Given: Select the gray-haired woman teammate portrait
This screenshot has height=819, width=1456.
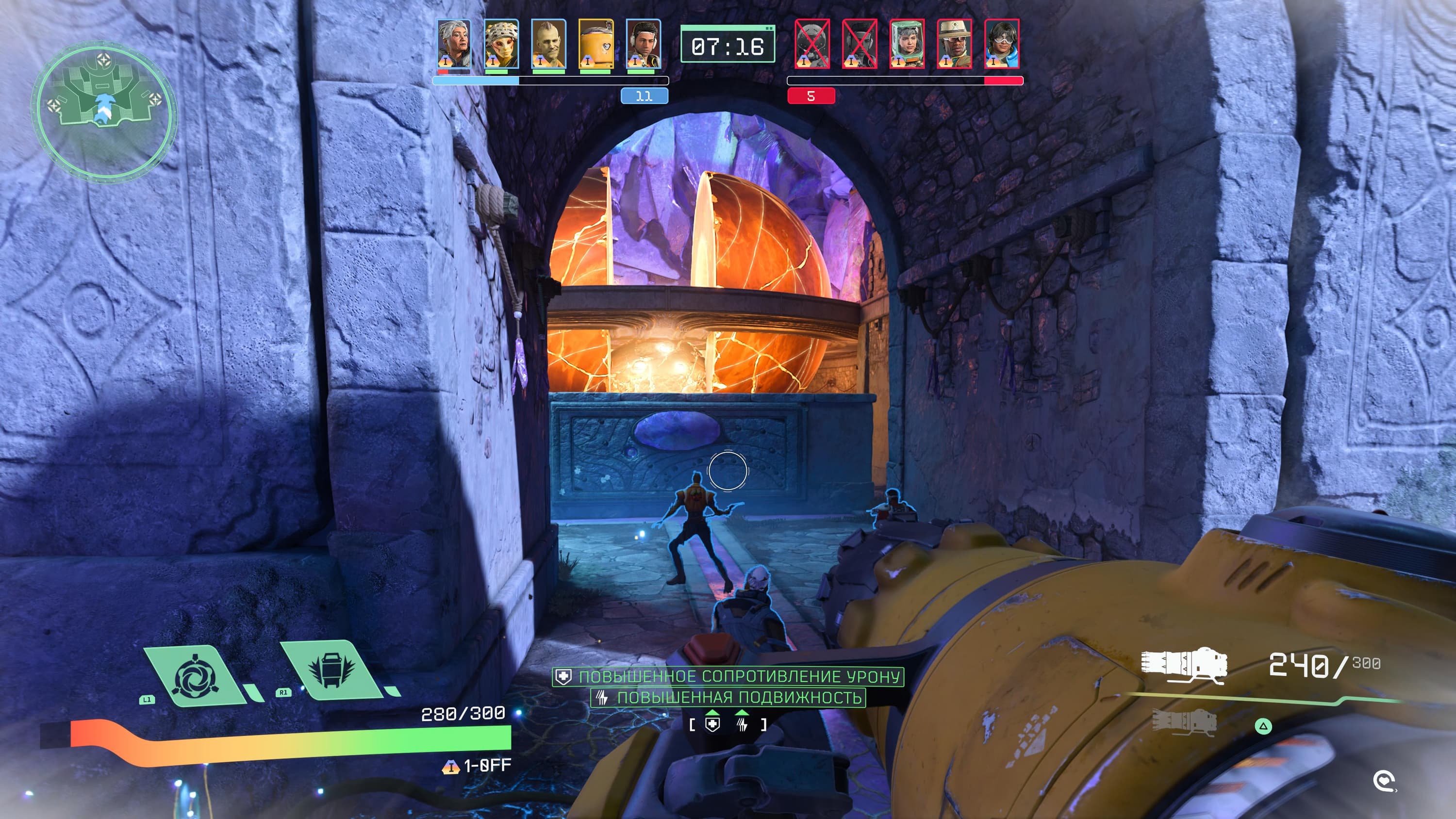Looking at the screenshot, I should coord(453,44).
